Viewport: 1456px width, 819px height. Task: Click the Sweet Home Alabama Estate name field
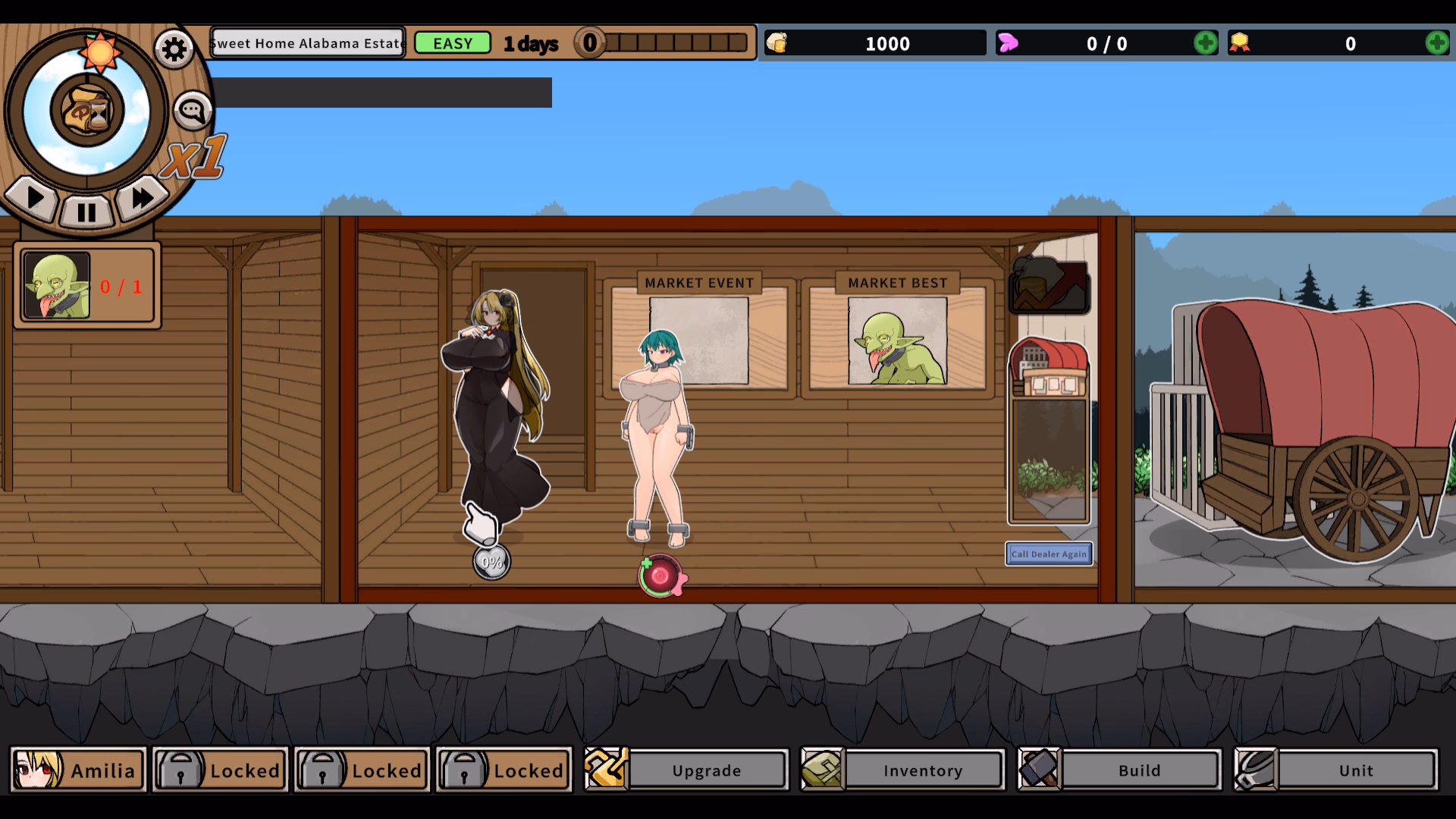coord(307,42)
